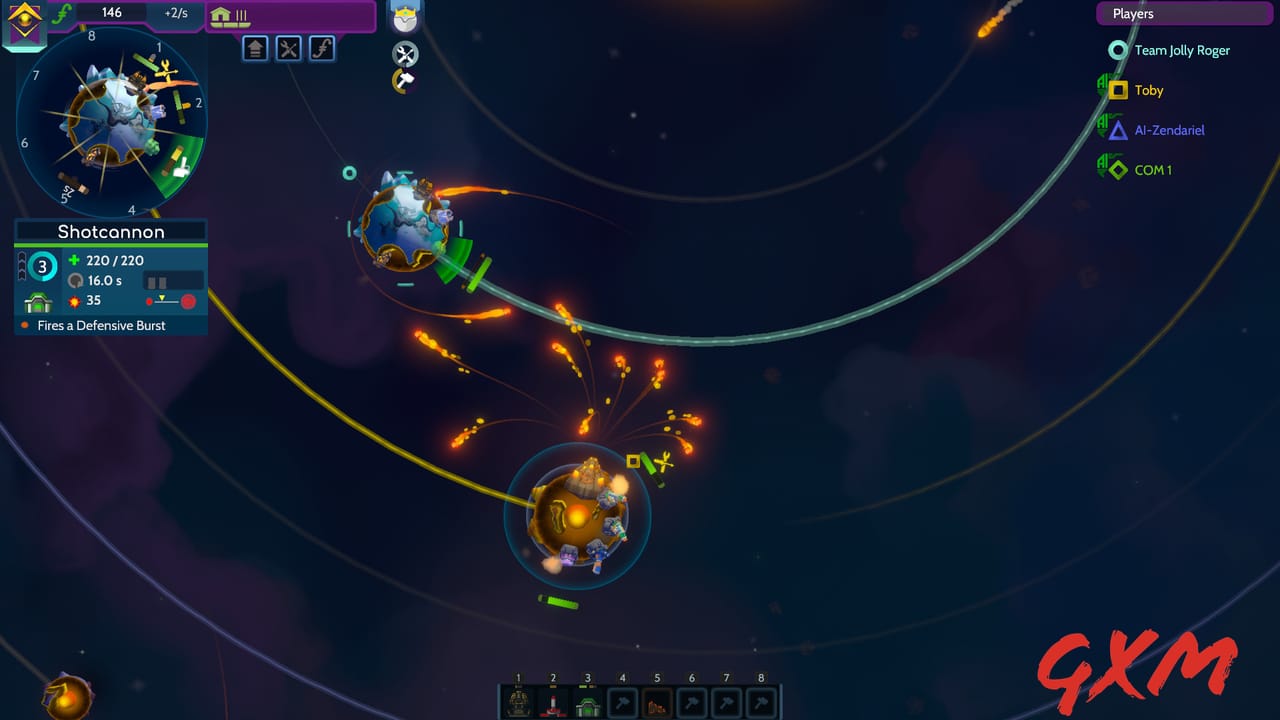Viewport: 1280px width, 720px height.
Task: Click the crown emblem at the top of the screen
Action: point(405,15)
